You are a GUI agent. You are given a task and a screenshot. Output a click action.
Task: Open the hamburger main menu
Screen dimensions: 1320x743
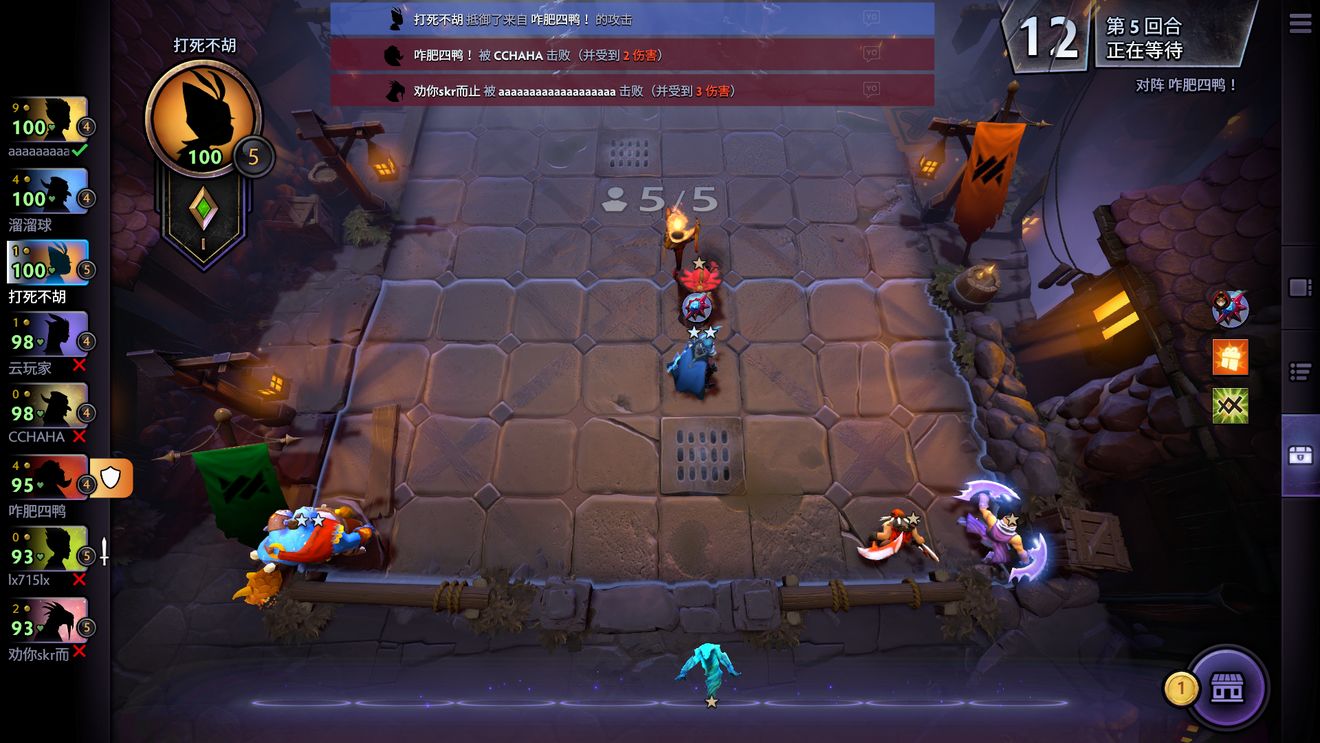click(1299, 23)
